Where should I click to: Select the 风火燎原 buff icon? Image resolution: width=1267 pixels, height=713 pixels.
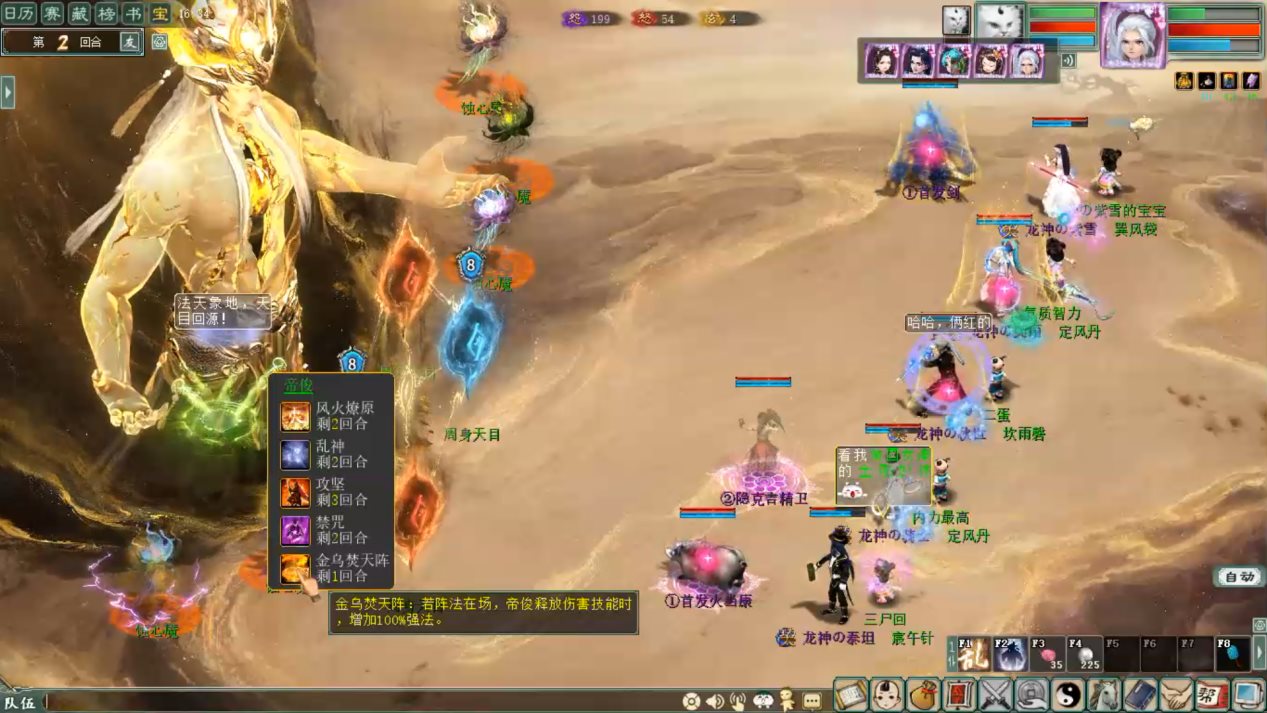point(295,416)
